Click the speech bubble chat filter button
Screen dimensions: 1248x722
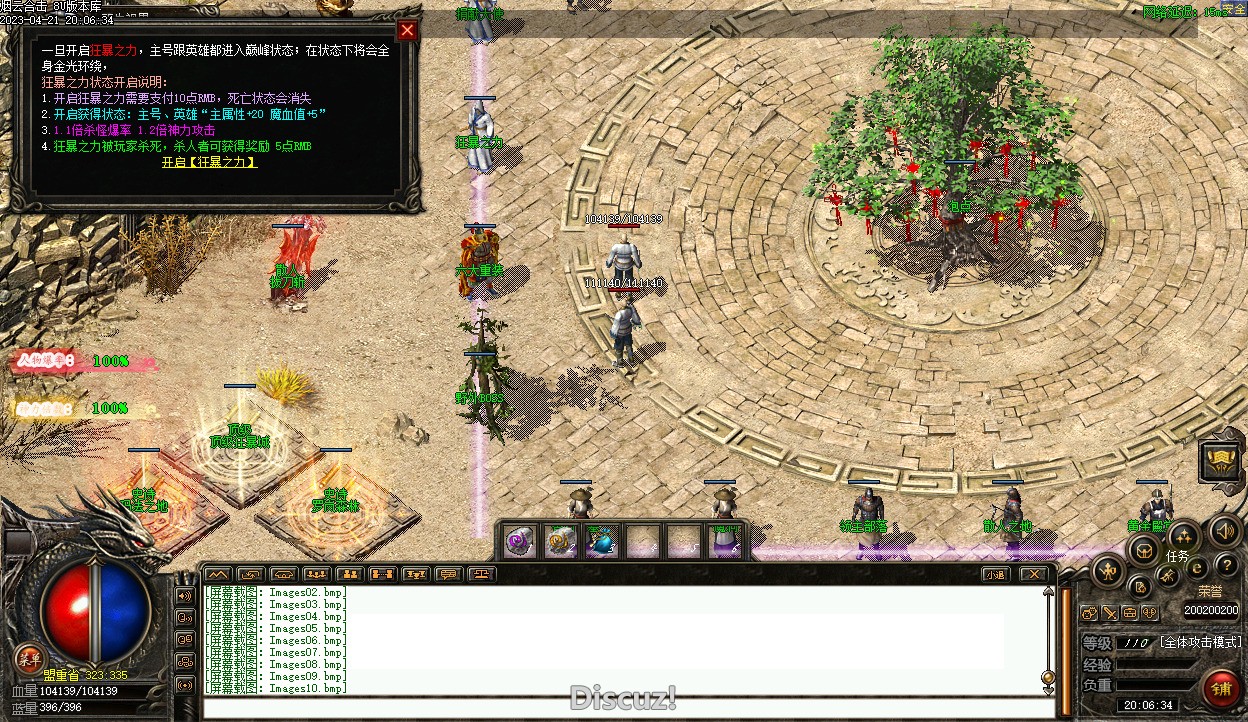coord(449,574)
